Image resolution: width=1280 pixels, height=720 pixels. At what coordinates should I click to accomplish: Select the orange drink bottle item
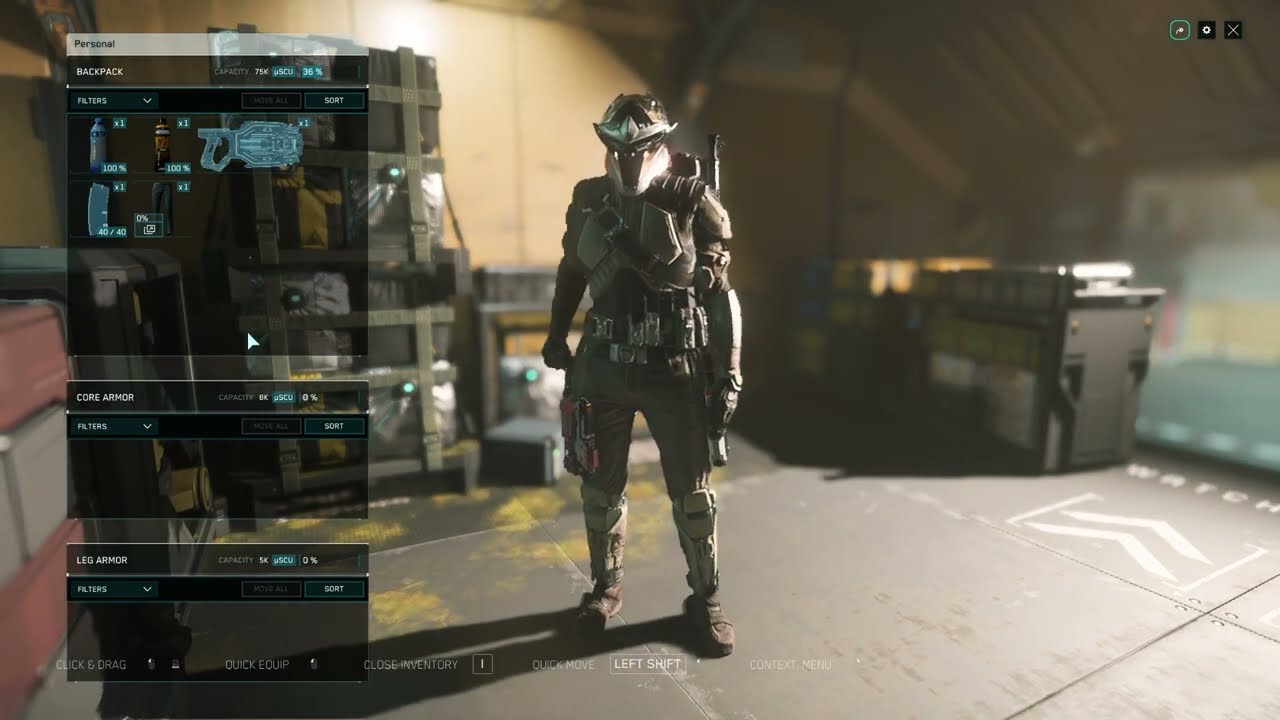click(161, 143)
